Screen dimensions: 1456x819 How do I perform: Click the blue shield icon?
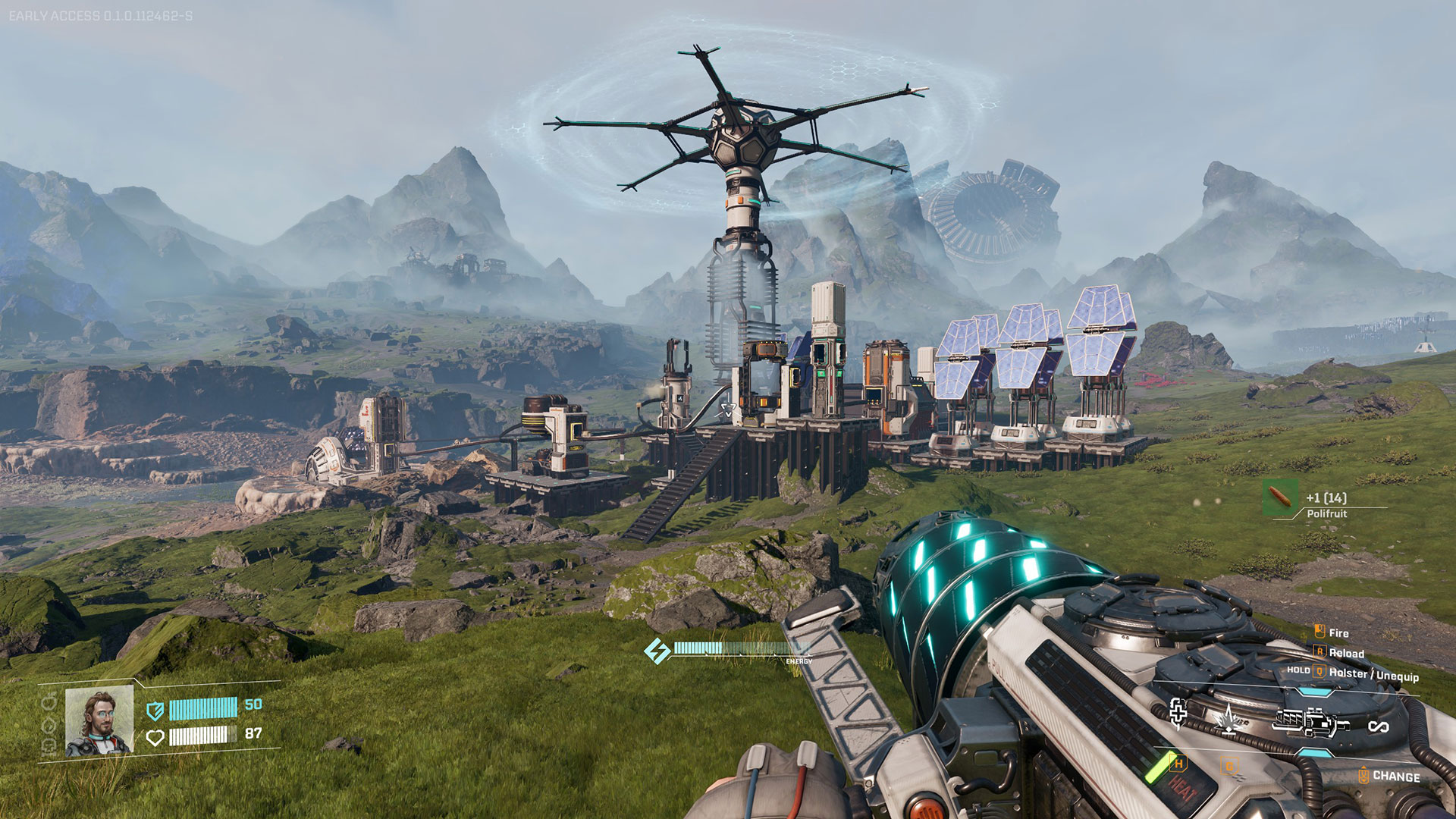pyautogui.click(x=155, y=710)
